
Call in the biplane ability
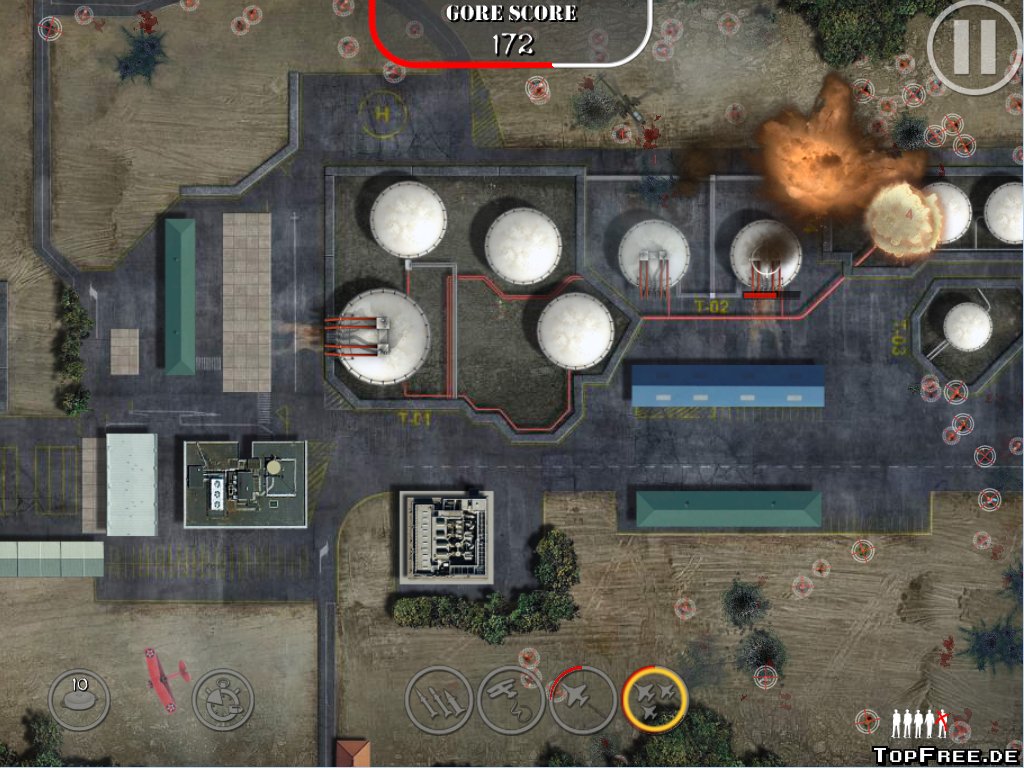pyautogui.click(x=510, y=699)
